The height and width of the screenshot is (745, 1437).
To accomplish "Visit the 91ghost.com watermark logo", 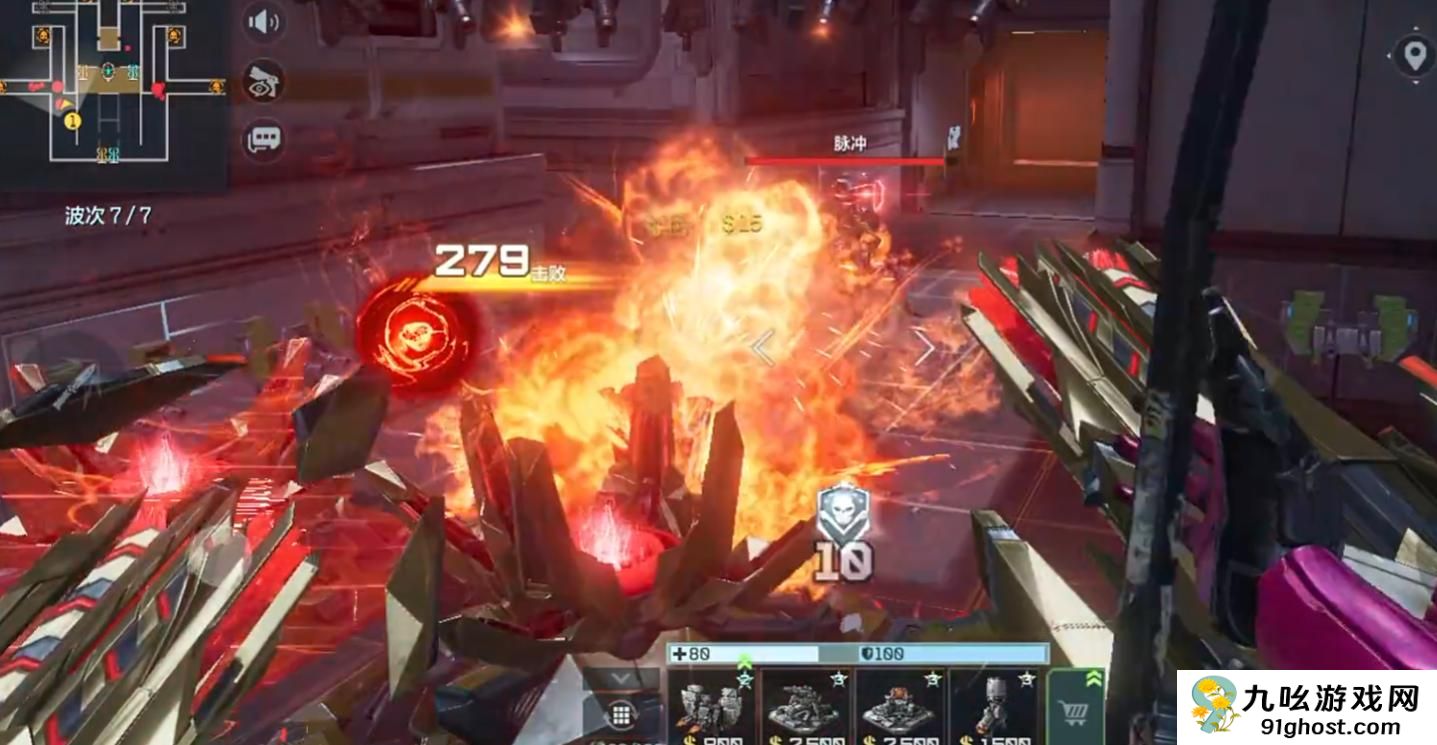I will coord(1306,708).
